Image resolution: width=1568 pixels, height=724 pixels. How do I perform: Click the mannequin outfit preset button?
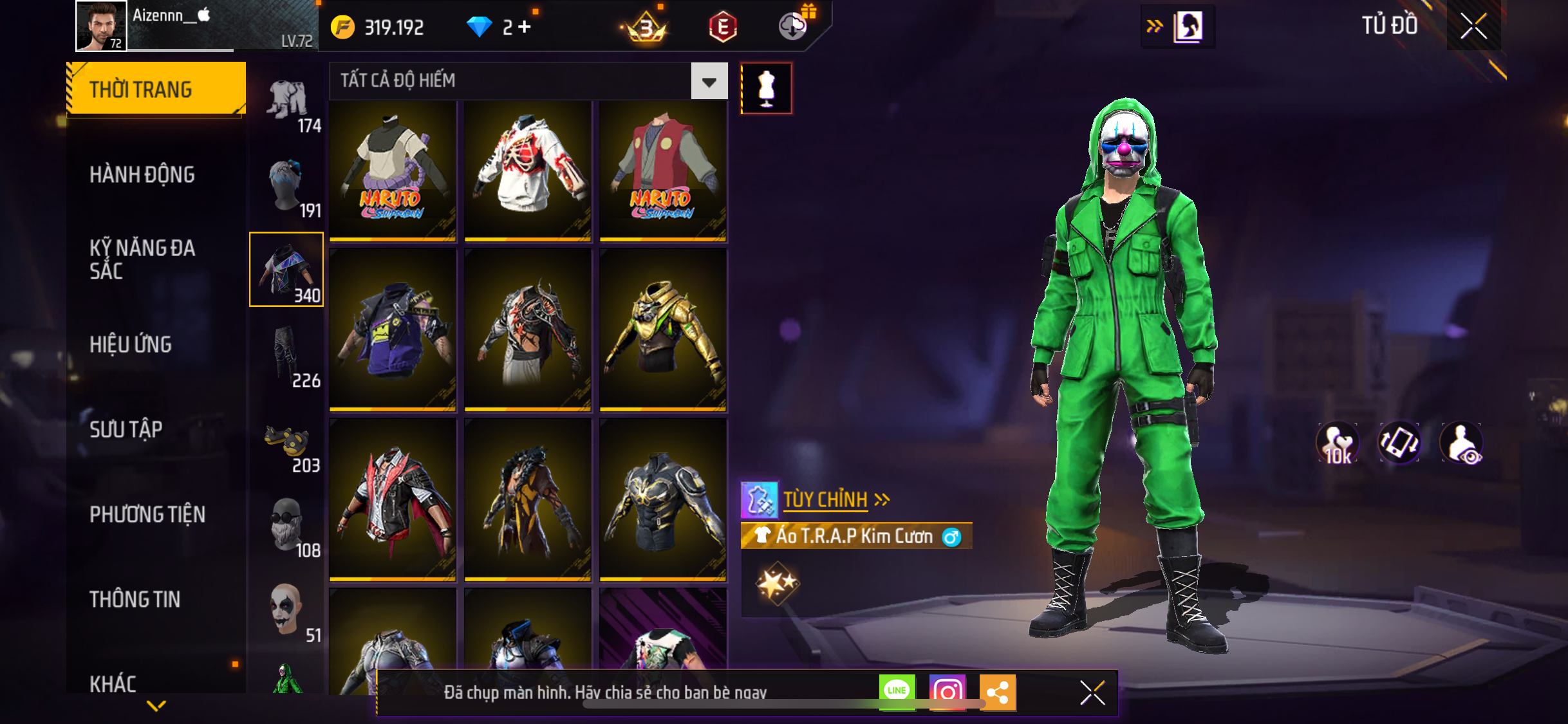[x=766, y=88]
